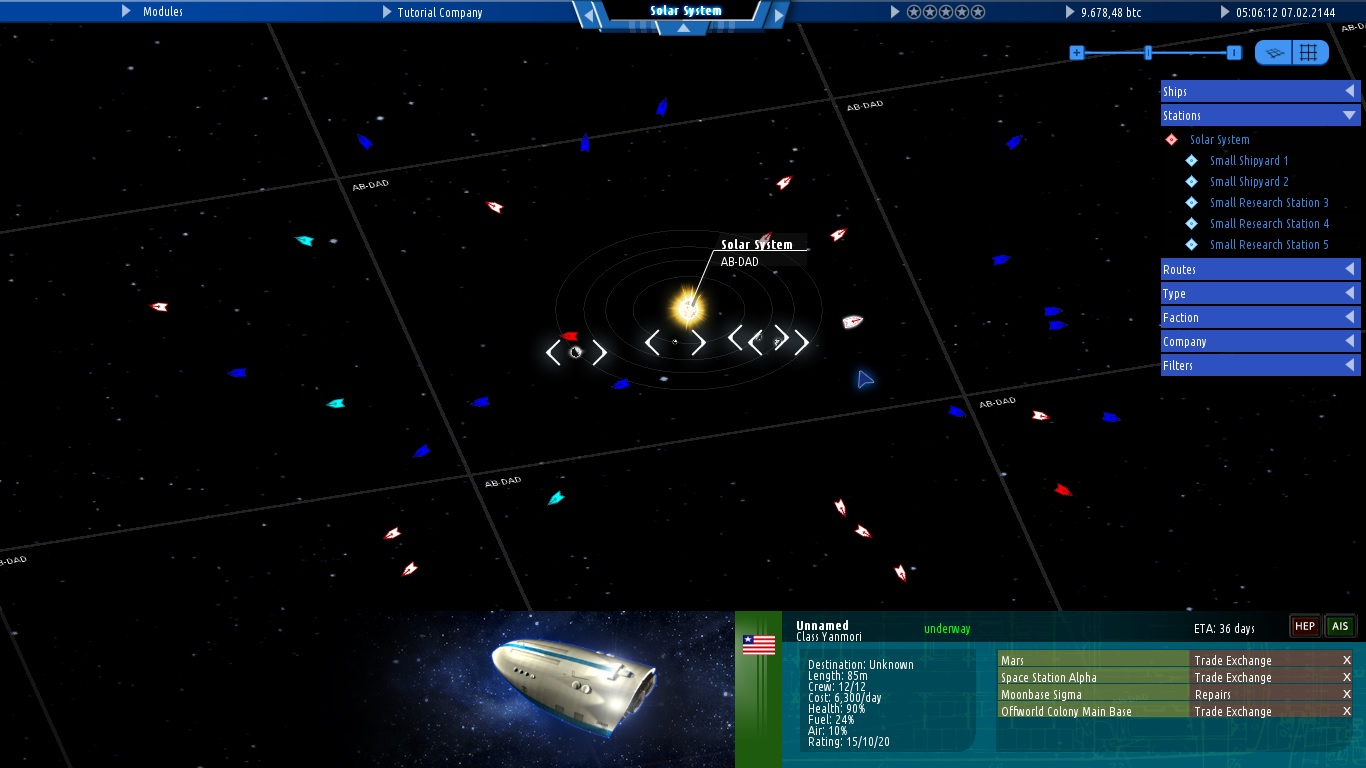
Task: Select Small Shipyard 1 in the Stations list
Action: (1248, 160)
